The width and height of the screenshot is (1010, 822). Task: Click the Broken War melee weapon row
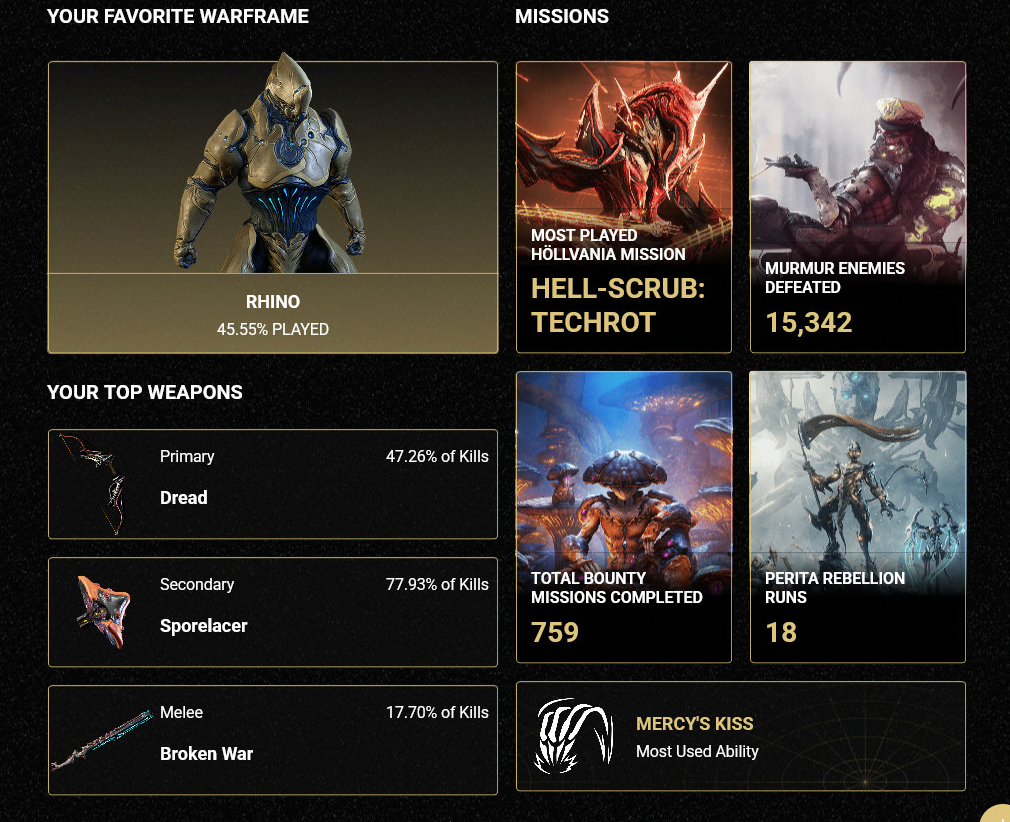coord(272,740)
